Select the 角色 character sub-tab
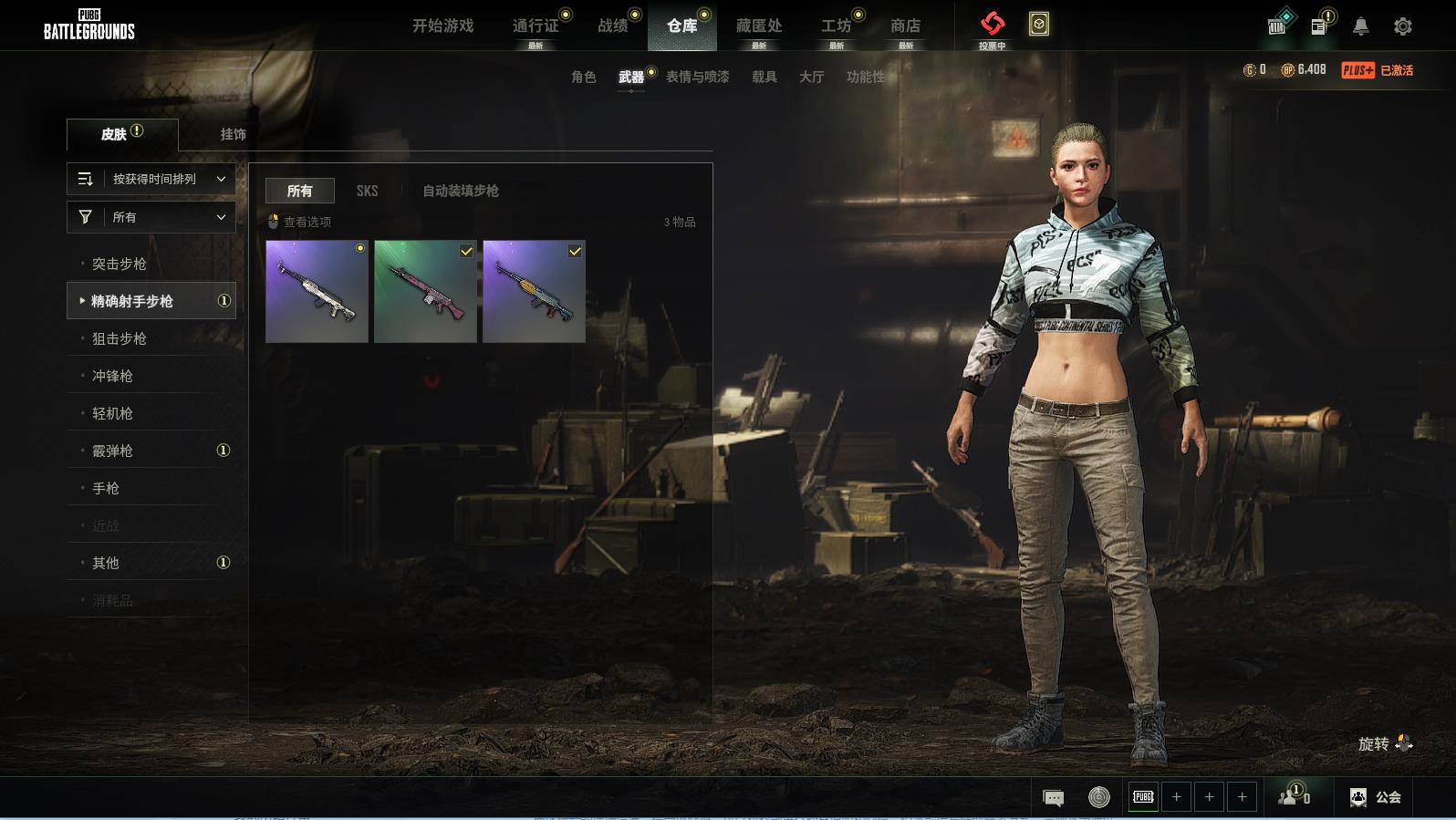Image resolution: width=1456 pixels, height=820 pixels. pyautogui.click(x=583, y=77)
